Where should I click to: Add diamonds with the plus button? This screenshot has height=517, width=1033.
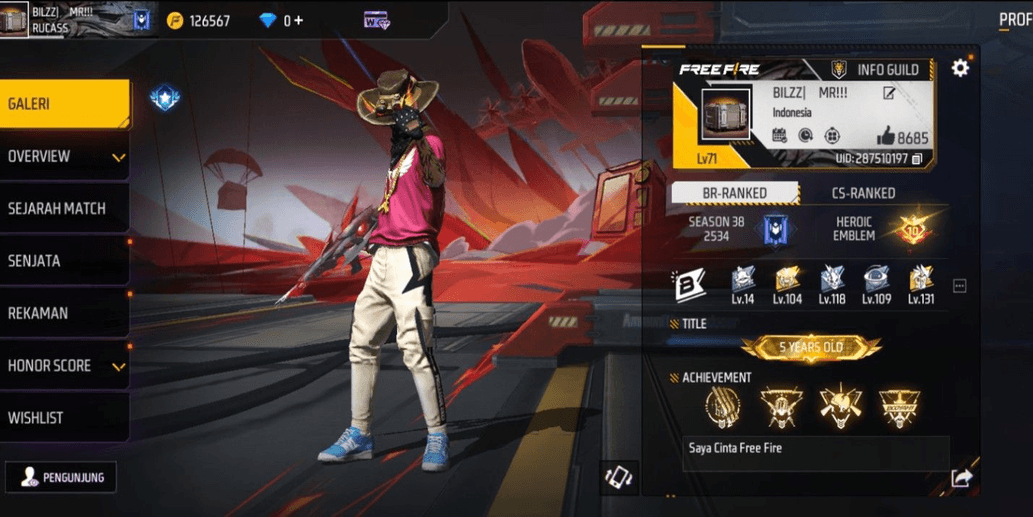tap(298, 20)
